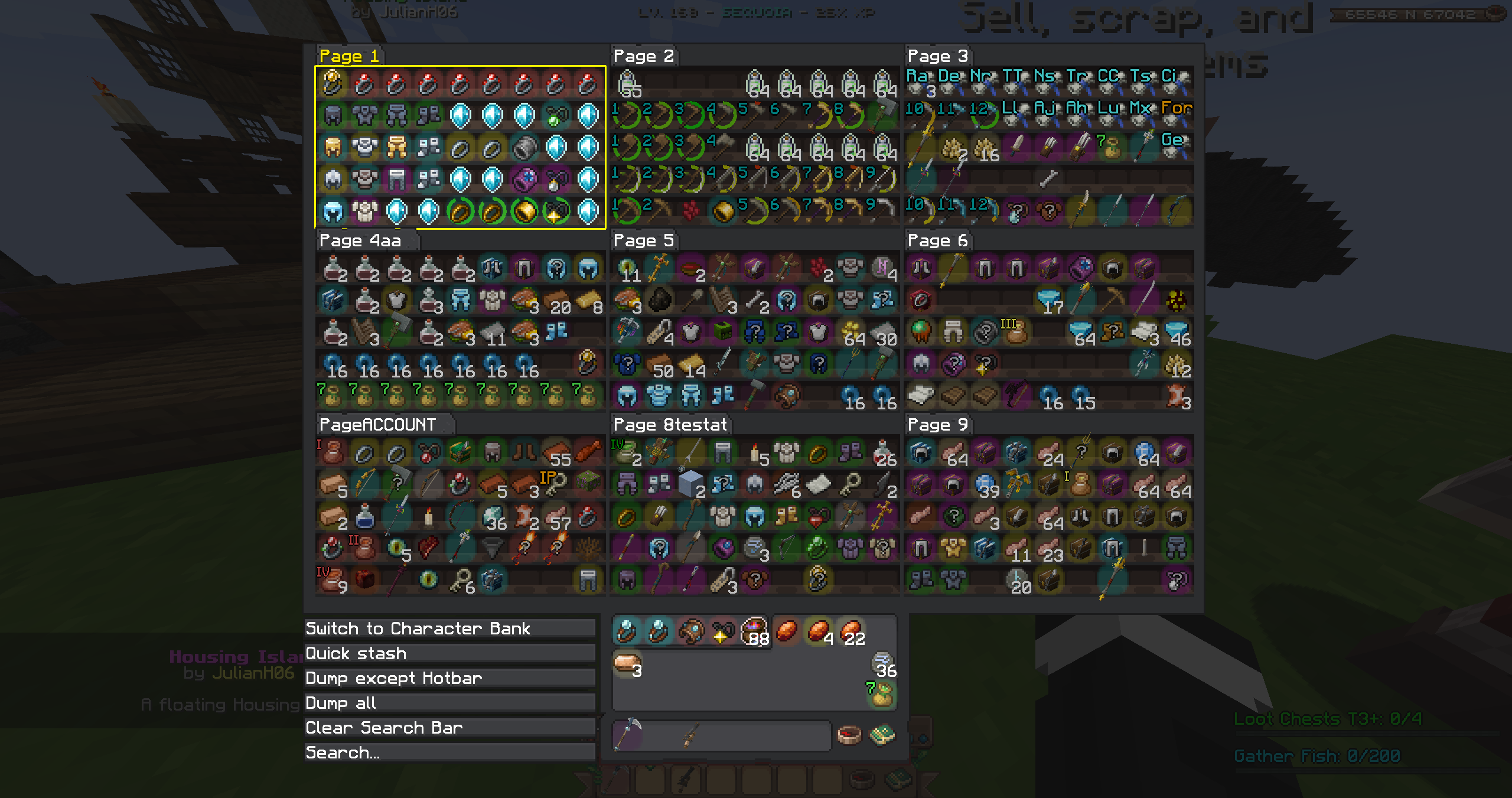Choose Dump except Hotbar

click(x=449, y=678)
